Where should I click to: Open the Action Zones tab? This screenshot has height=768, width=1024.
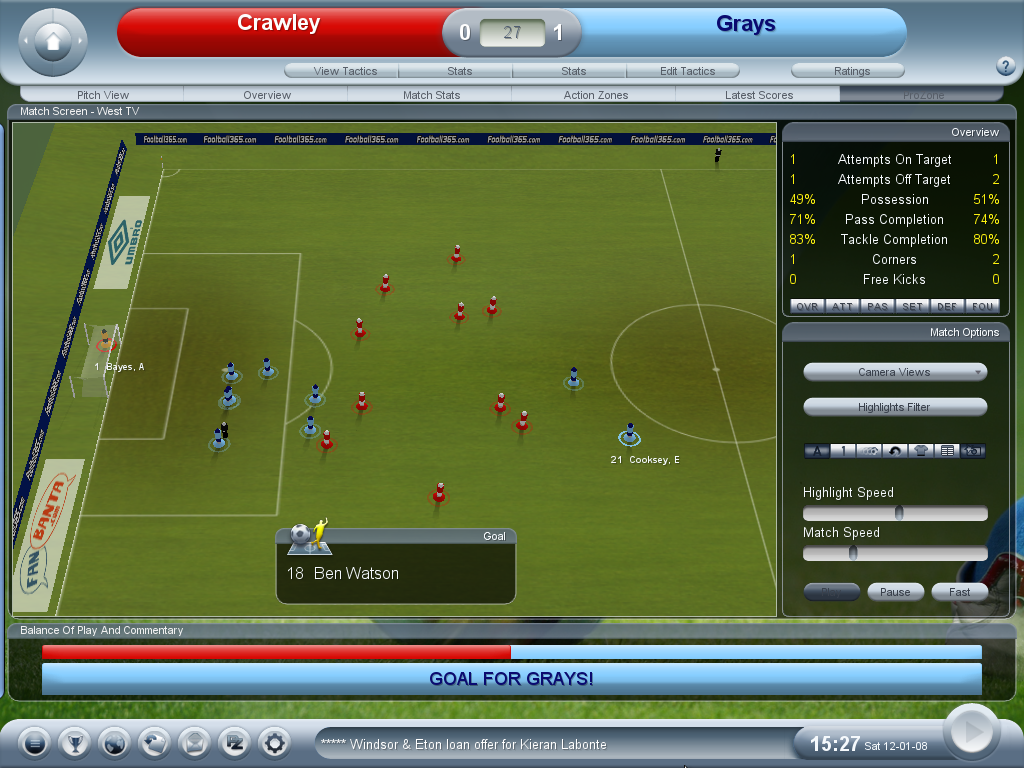(x=595, y=95)
